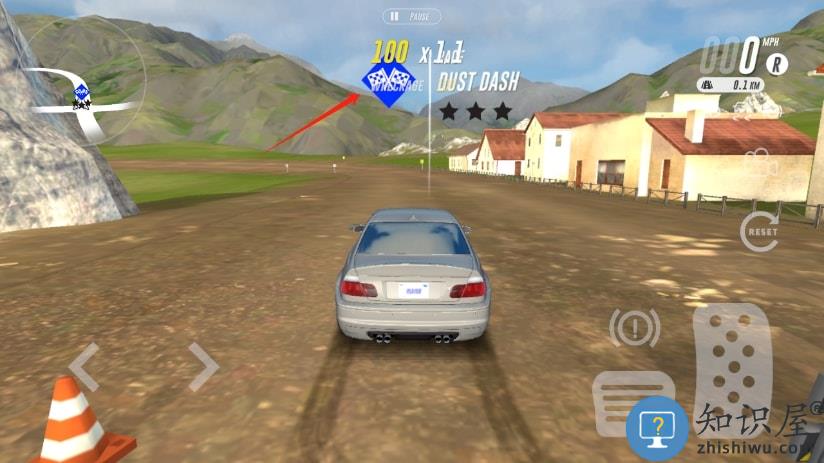Image resolution: width=824 pixels, height=463 pixels.
Task: Tap the minimap in the corner
Action: (84, 80)
